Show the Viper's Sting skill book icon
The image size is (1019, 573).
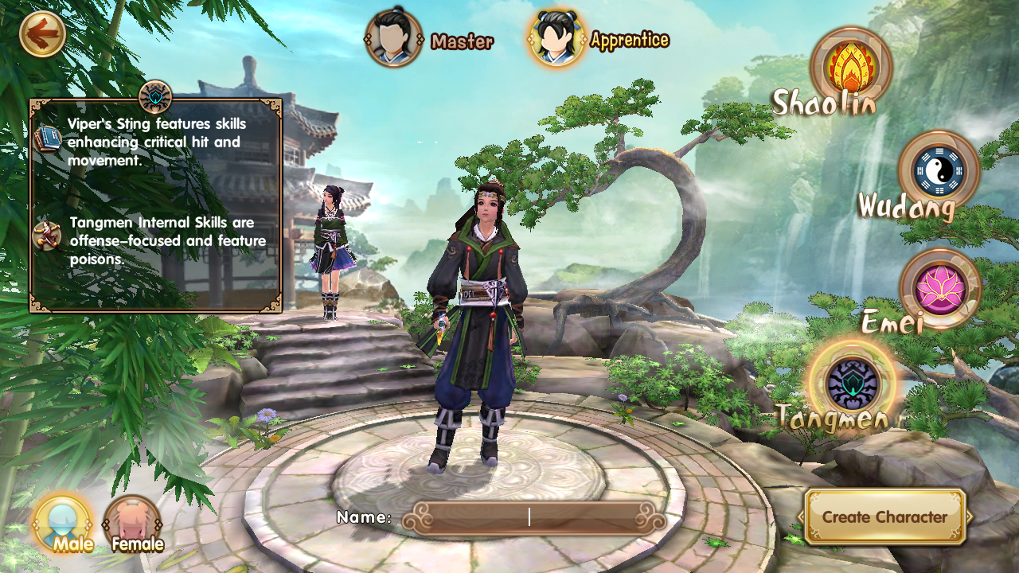47,136
